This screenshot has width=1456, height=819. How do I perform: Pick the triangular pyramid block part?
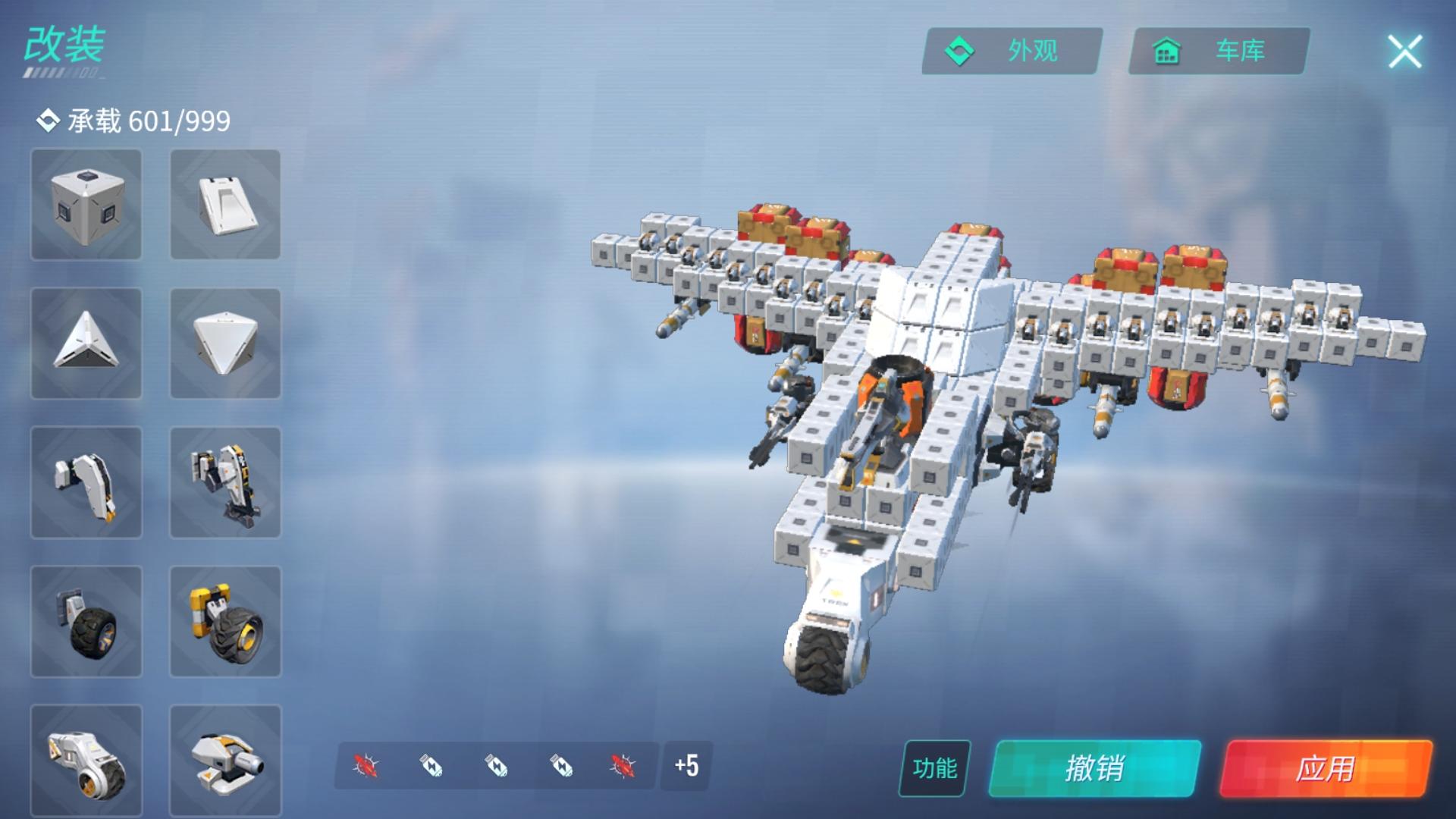tap(86, 344)
